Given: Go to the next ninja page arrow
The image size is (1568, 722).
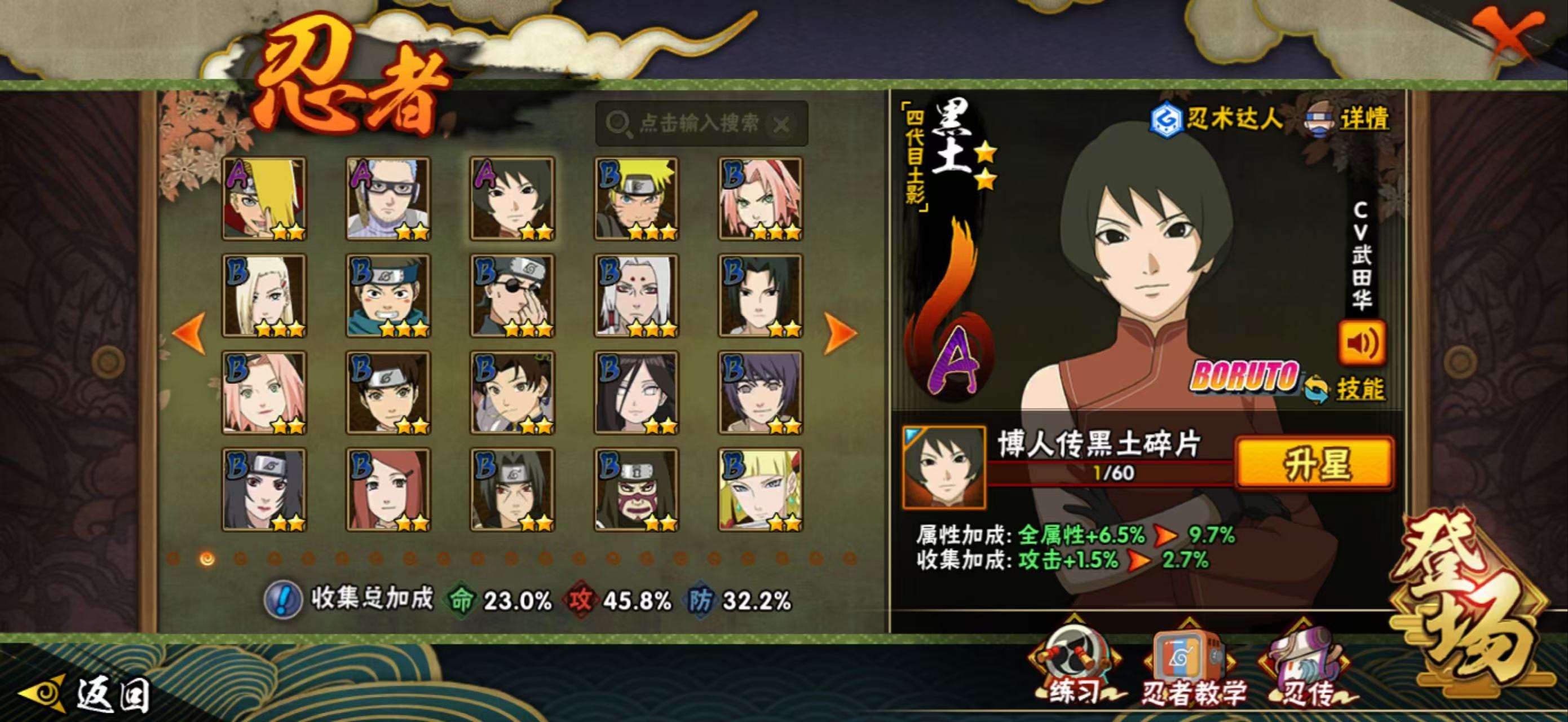Looking at the screenshot, I should click(840, 332).
